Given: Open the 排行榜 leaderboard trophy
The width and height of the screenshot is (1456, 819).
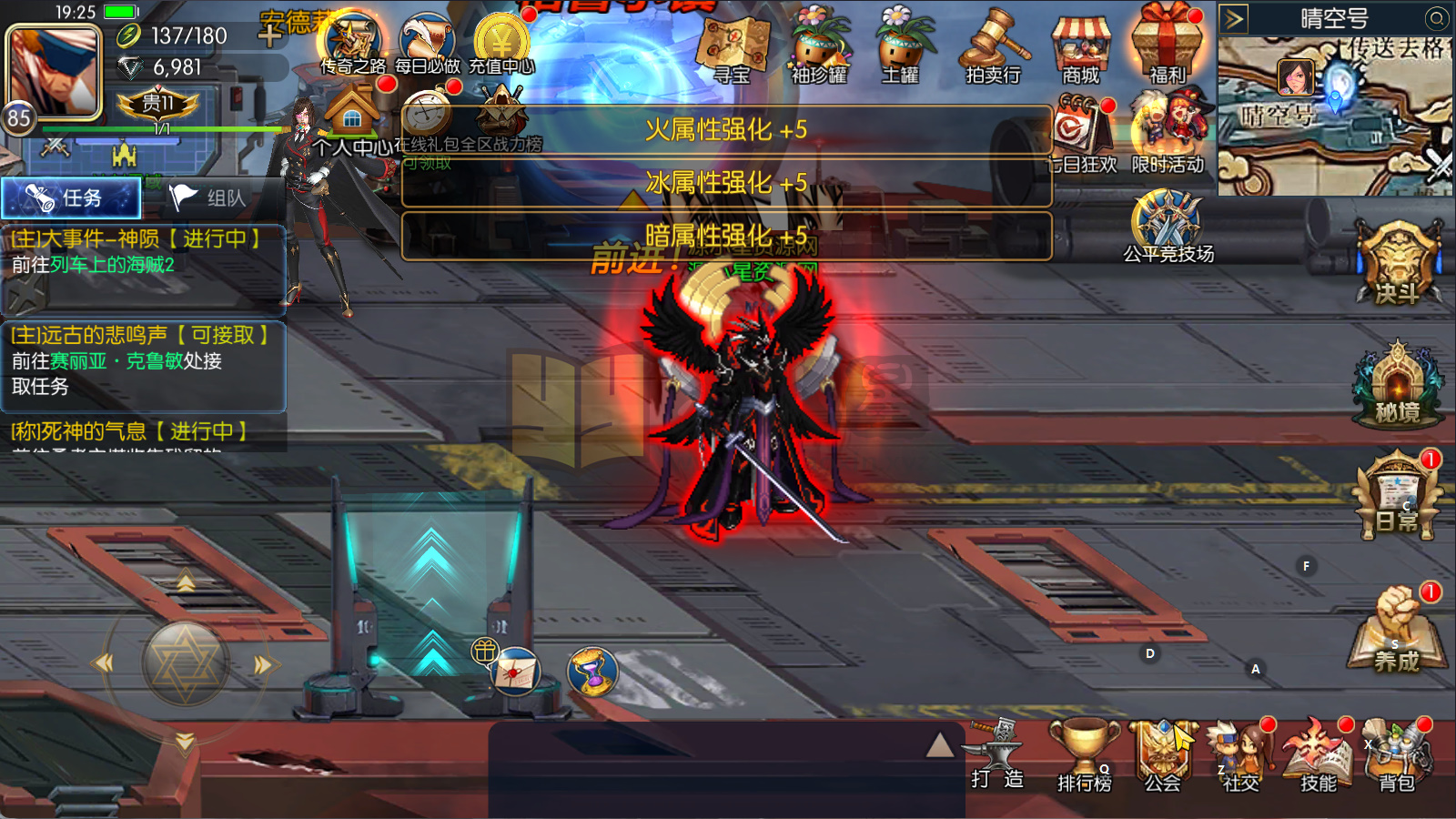Looking at the screenshot, I should [1084, 757].
